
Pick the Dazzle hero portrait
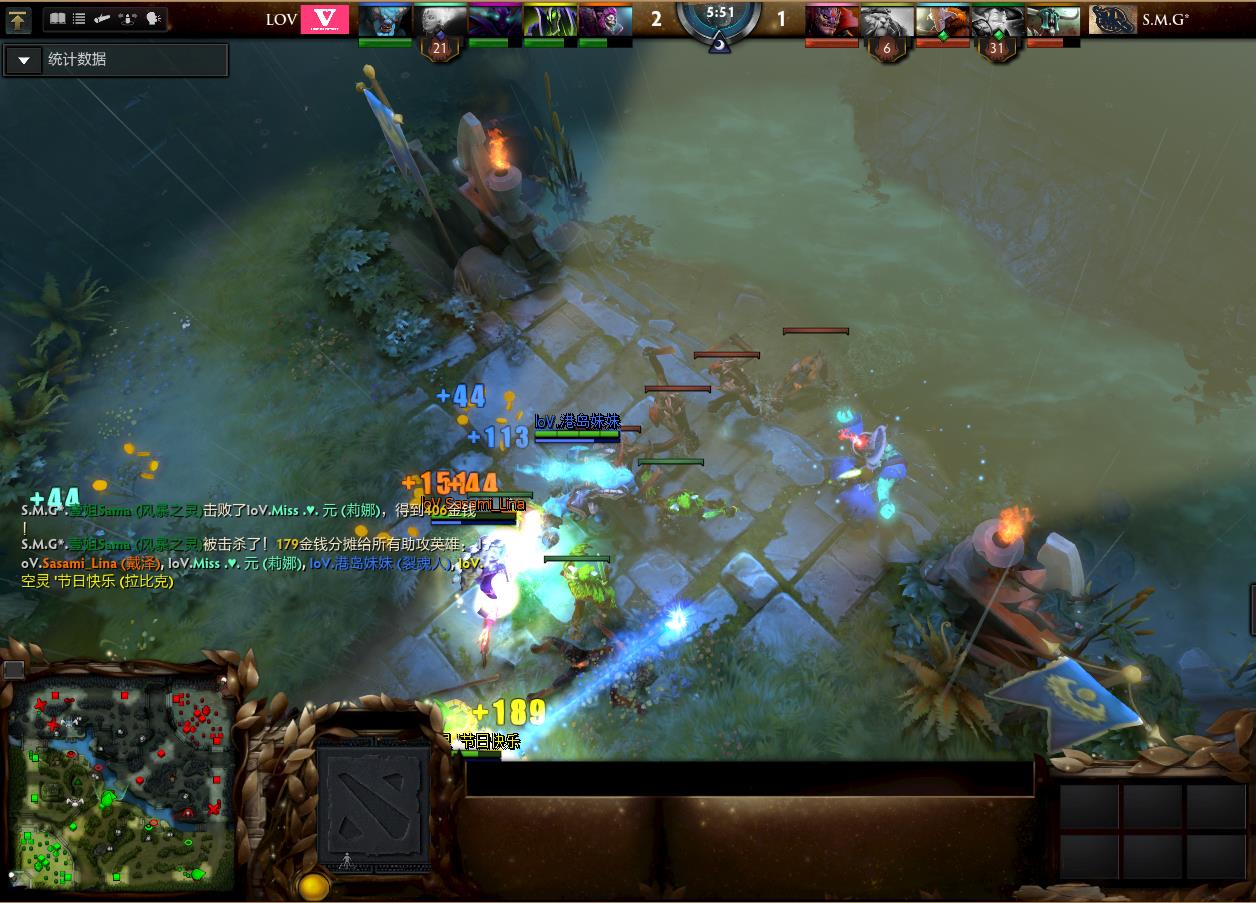click(604, 21)
